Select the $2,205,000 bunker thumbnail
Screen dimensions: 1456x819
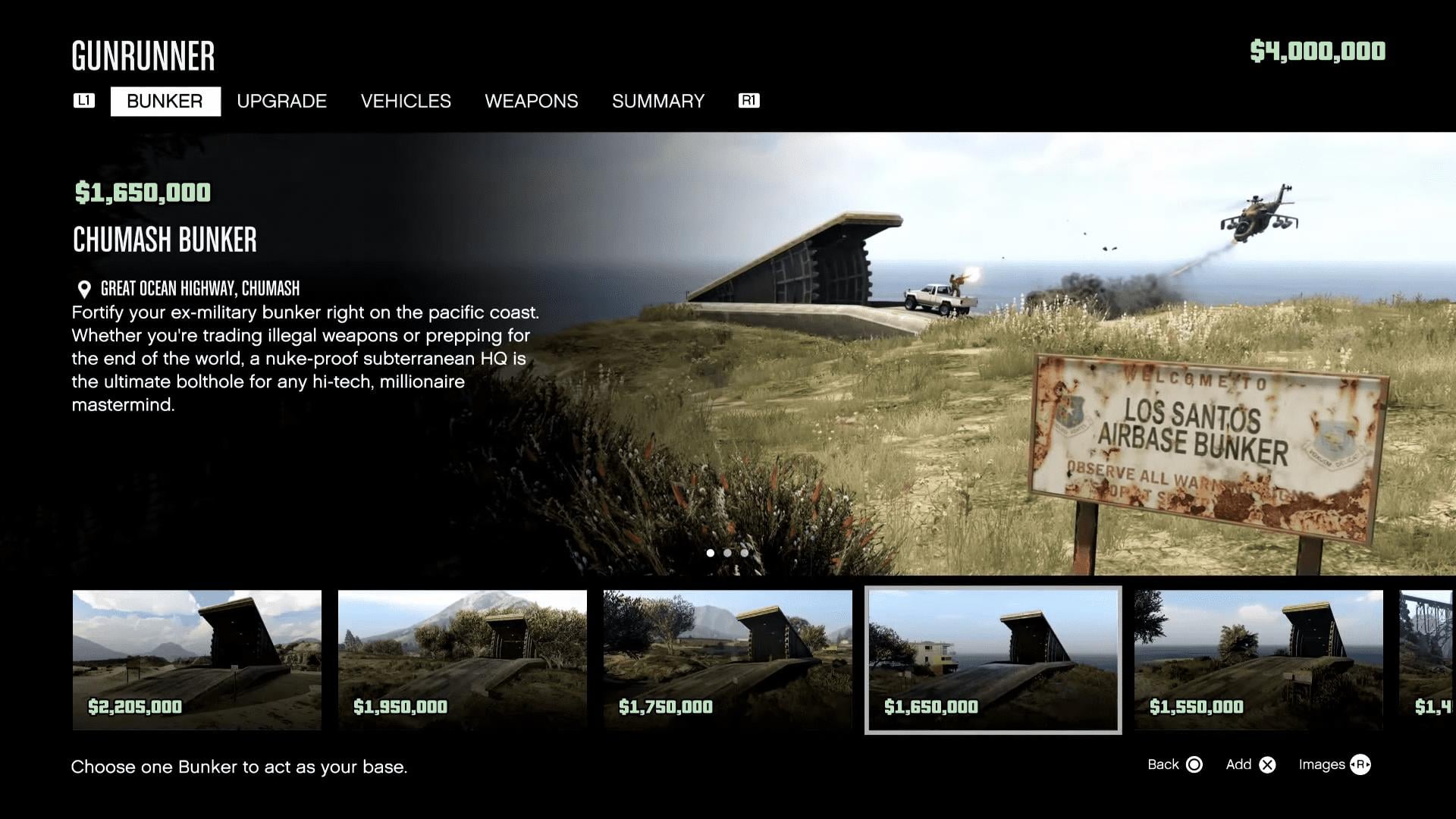tap(196, 659)
